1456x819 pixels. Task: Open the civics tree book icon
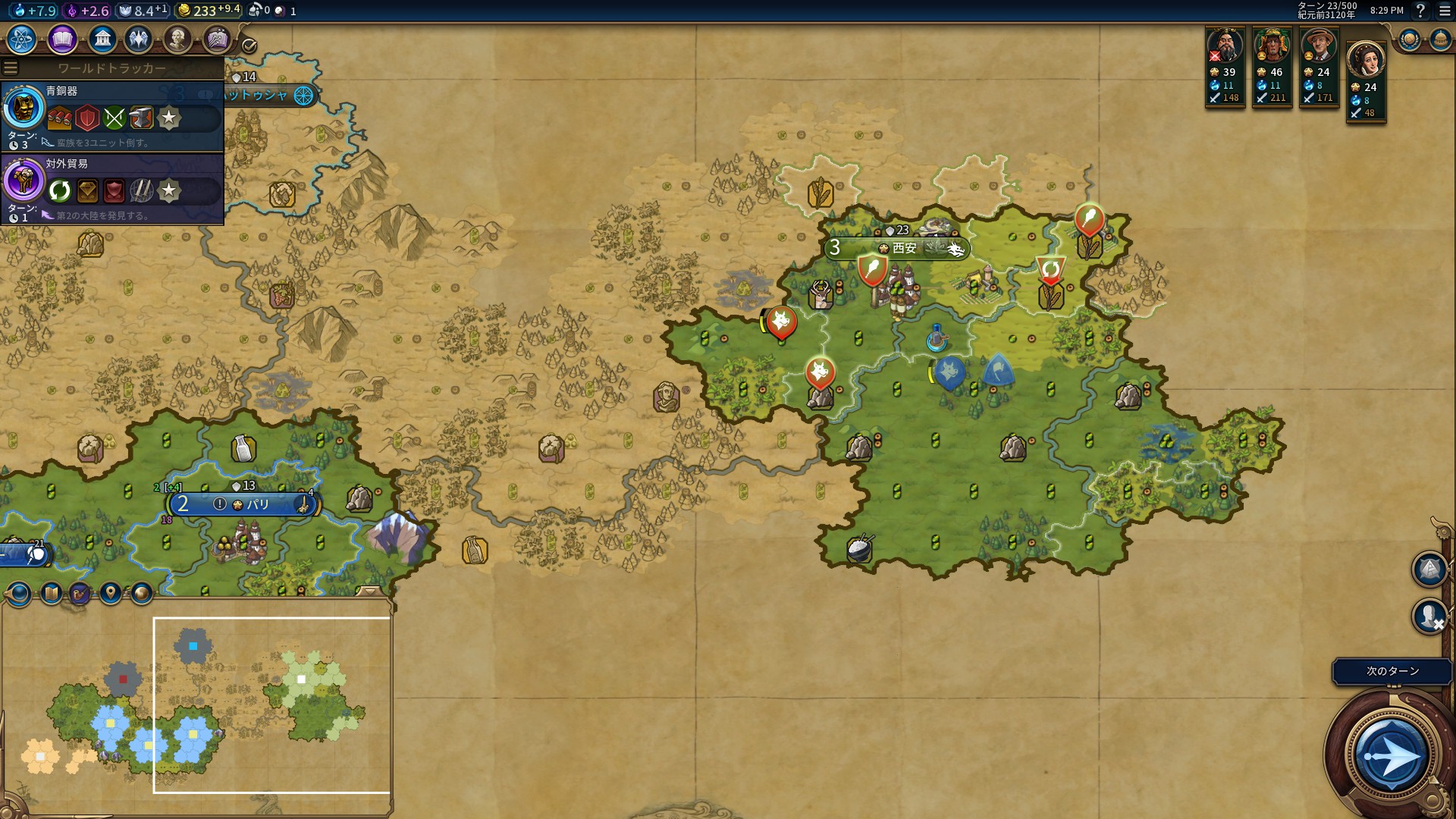62,39
